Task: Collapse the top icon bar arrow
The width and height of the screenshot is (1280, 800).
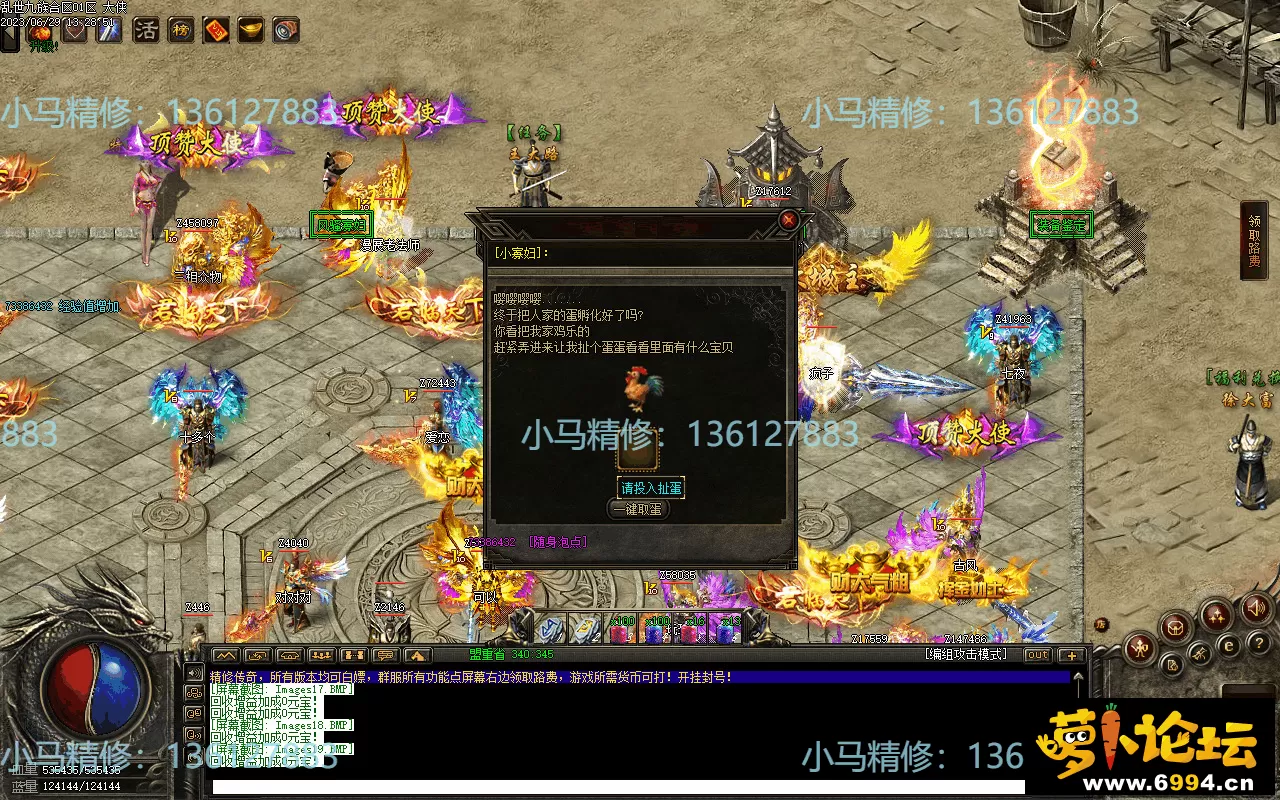Action: point(9,38)
